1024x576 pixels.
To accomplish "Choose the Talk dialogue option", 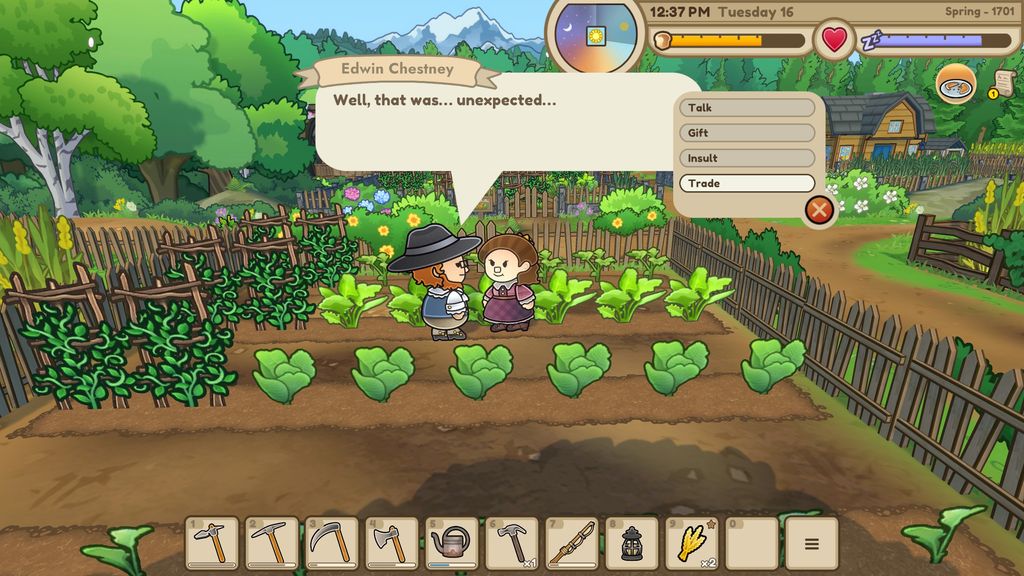I will point(747,108).
